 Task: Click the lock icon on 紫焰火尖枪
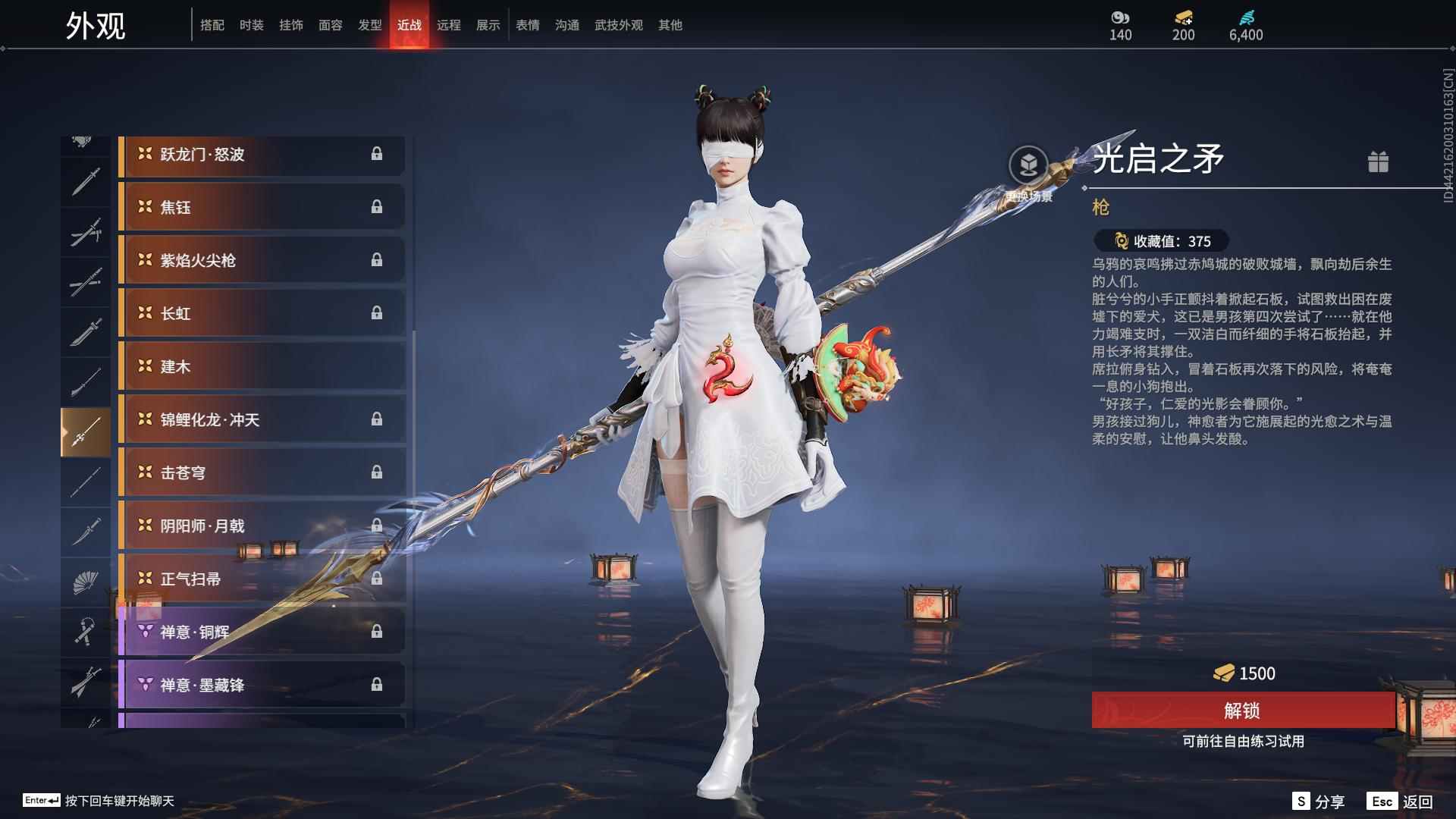point(377,260)
